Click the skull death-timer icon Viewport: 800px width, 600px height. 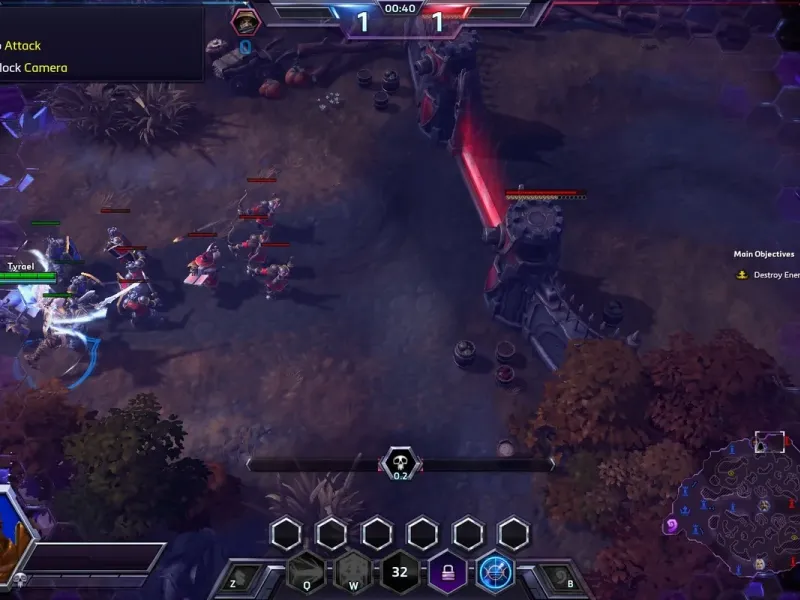(x=400, y=463)
